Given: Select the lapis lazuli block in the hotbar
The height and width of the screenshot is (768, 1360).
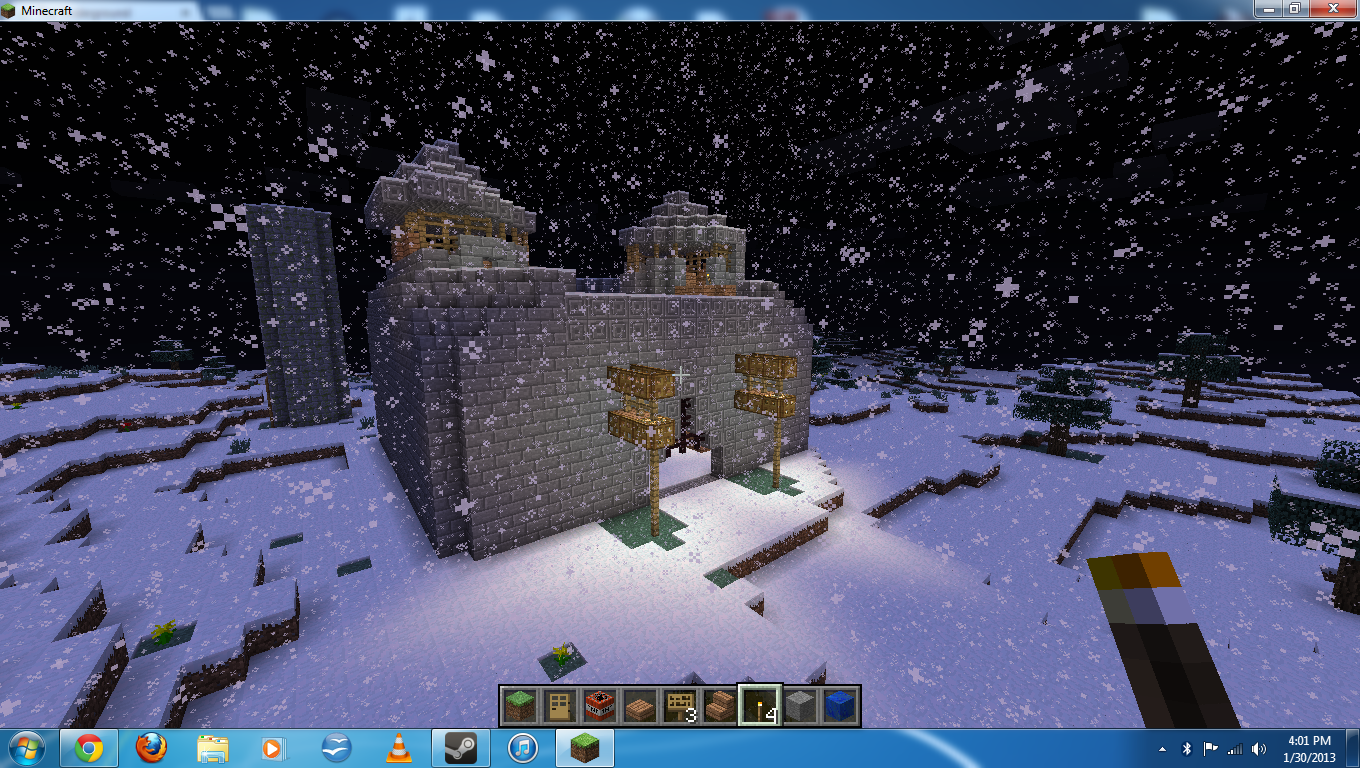Looking at the screenshot, I should 839,705.
